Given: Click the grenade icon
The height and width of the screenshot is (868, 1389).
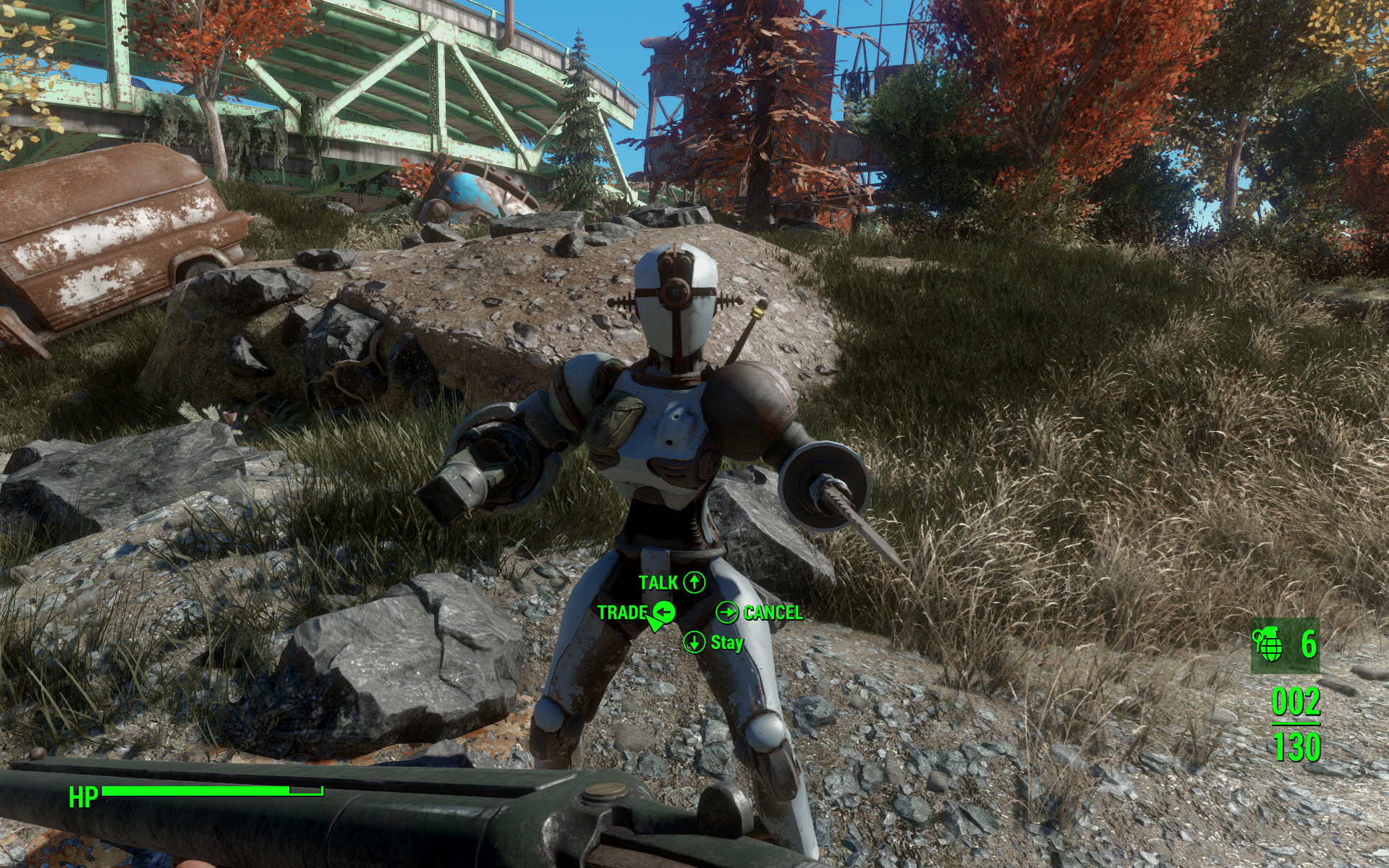Looking at the screenshot, I should tap(1268, 644).
